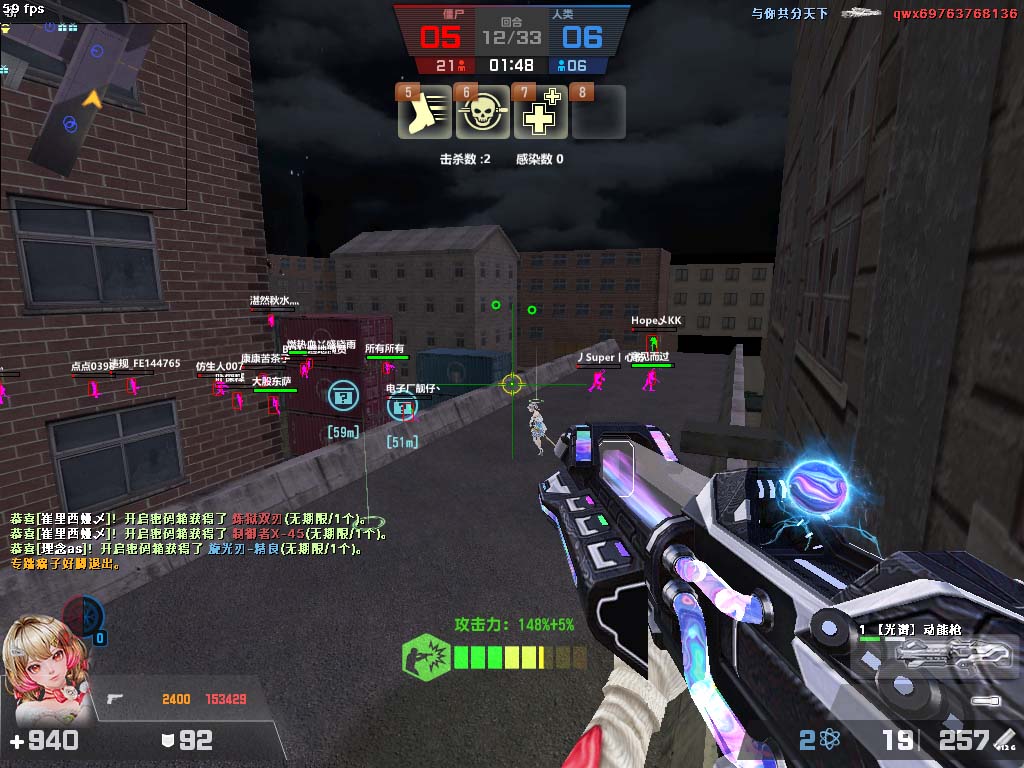Use the medical cross heal skill
1024x768 pixels.
pyautogui.click(x=540, y=113)
